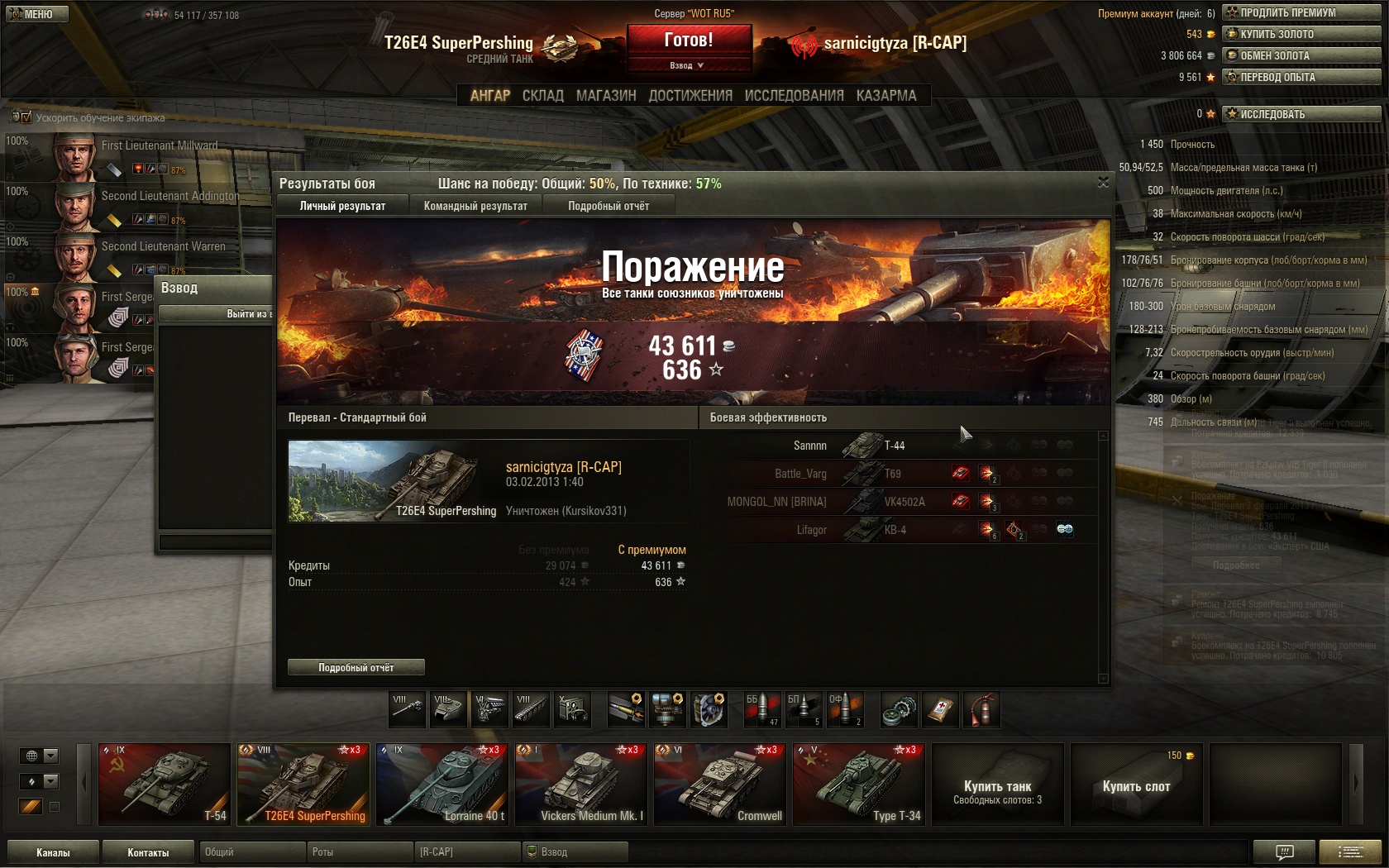Click the red Готов! battle button

689,40
